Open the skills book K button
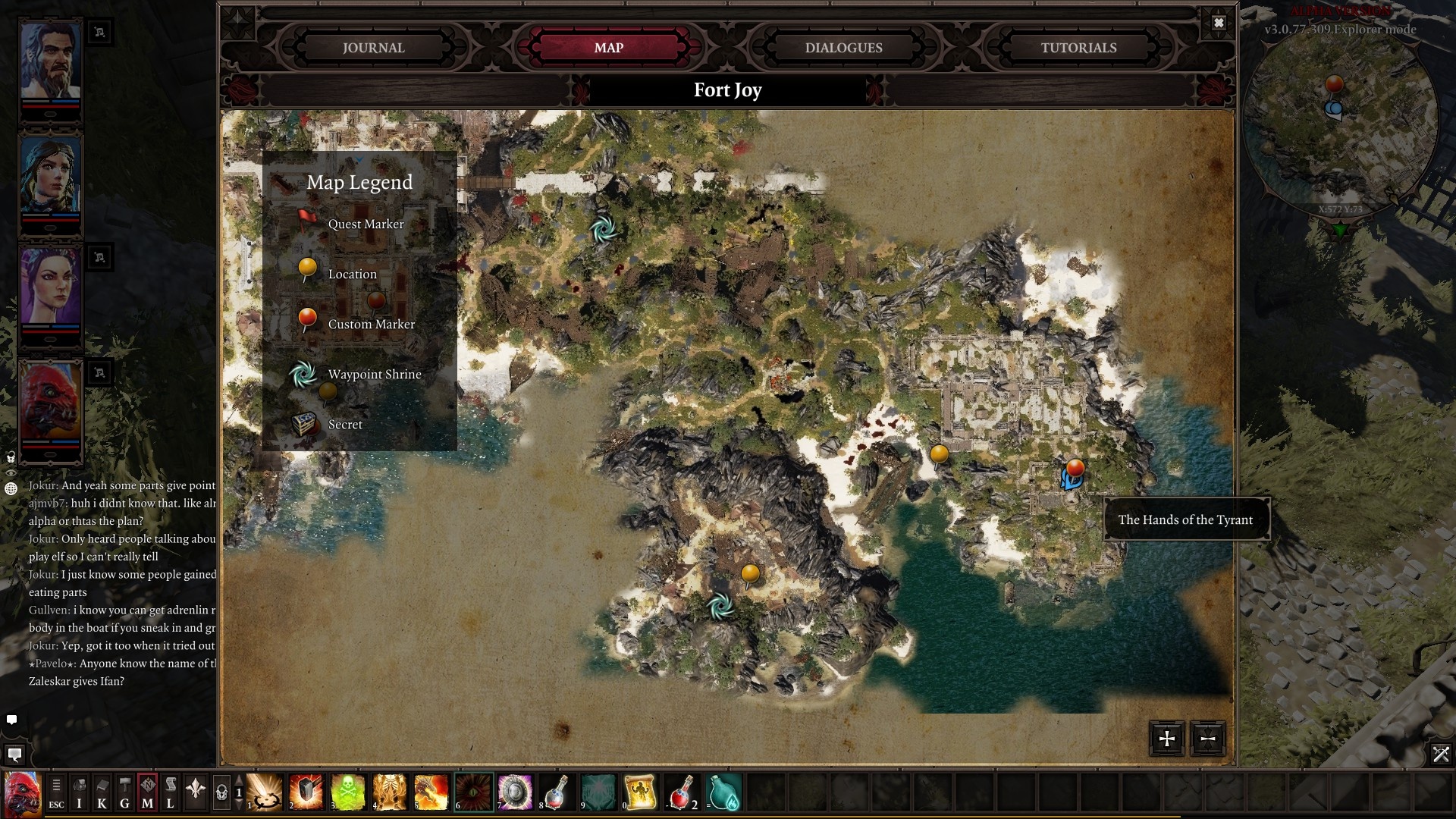Screen dimensions: 1456x819 (x=102, y=793)
